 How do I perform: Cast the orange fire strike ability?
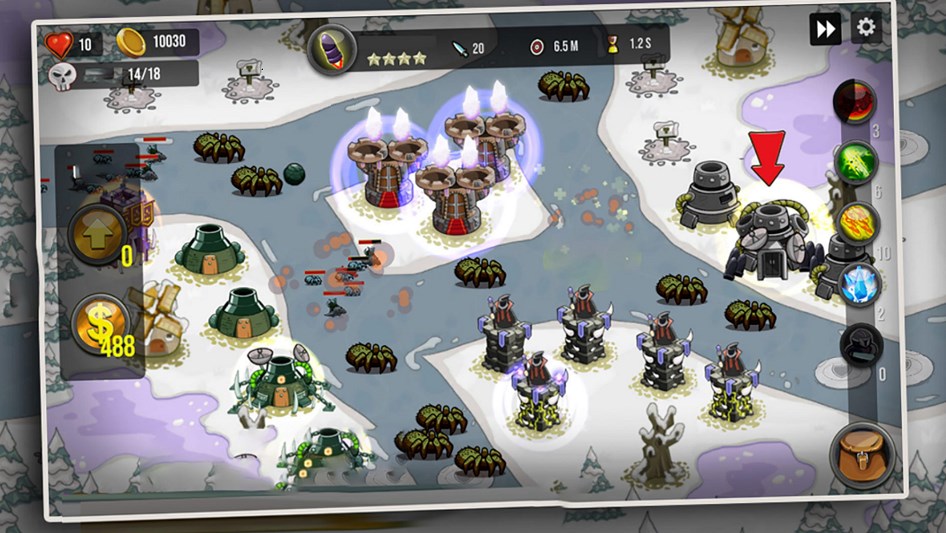point(858,222)
